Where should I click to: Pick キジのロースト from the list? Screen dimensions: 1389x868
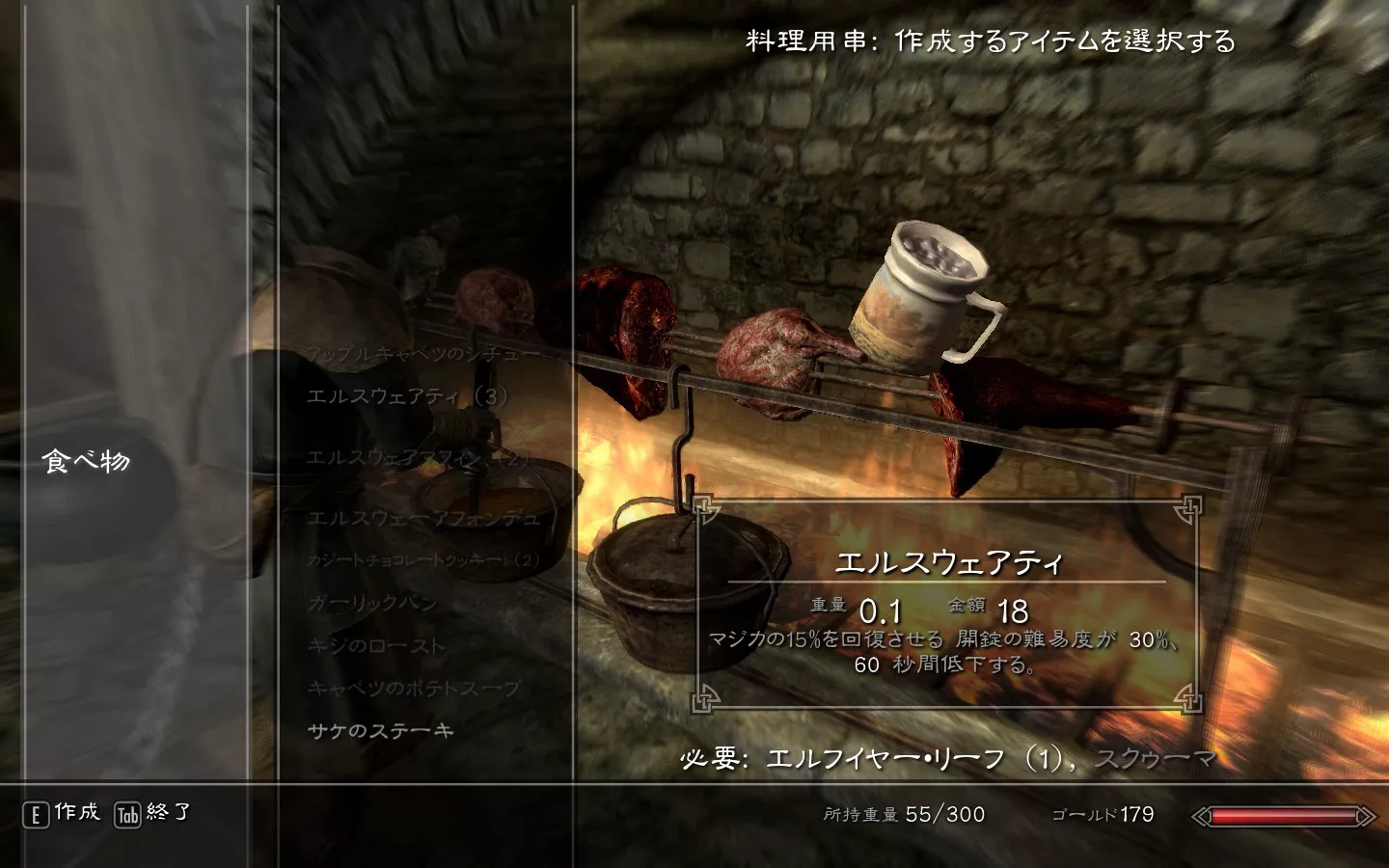tap(376, 645)
